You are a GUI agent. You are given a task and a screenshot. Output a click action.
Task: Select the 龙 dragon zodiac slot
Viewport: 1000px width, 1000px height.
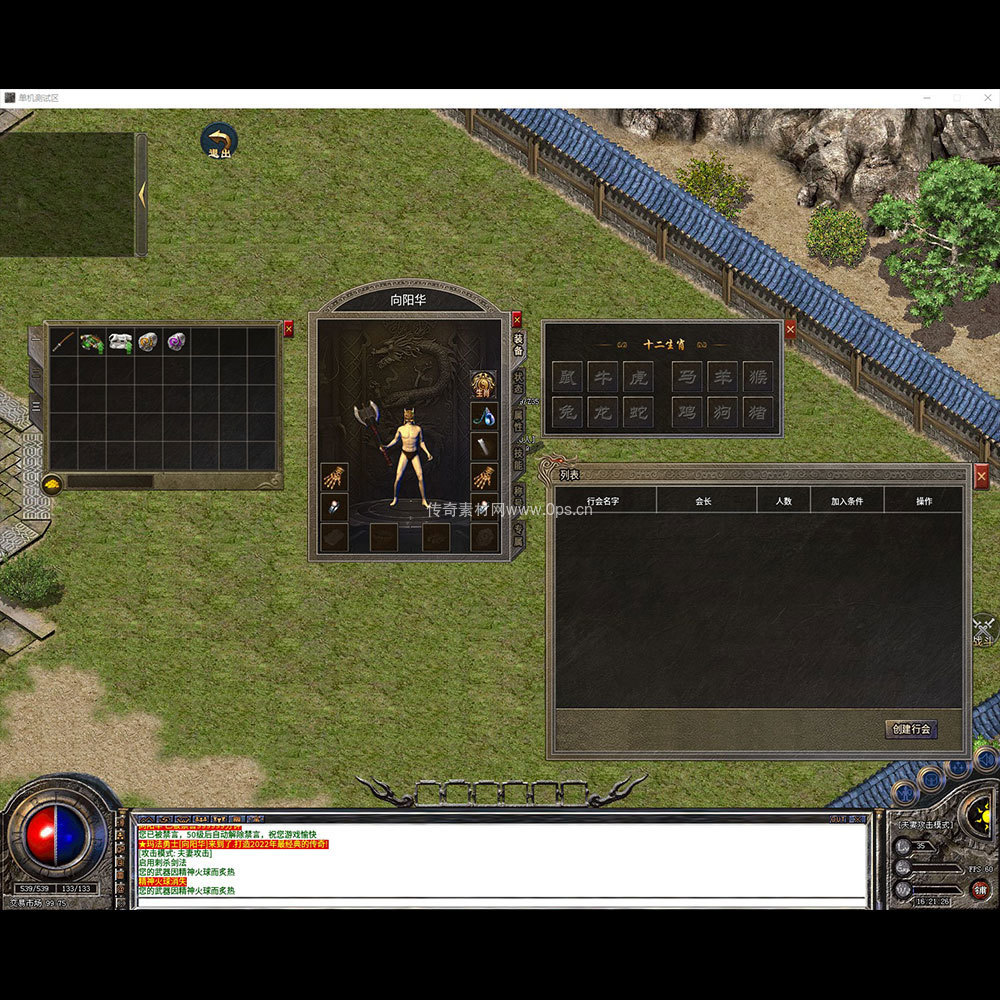[x=602, y=412]
